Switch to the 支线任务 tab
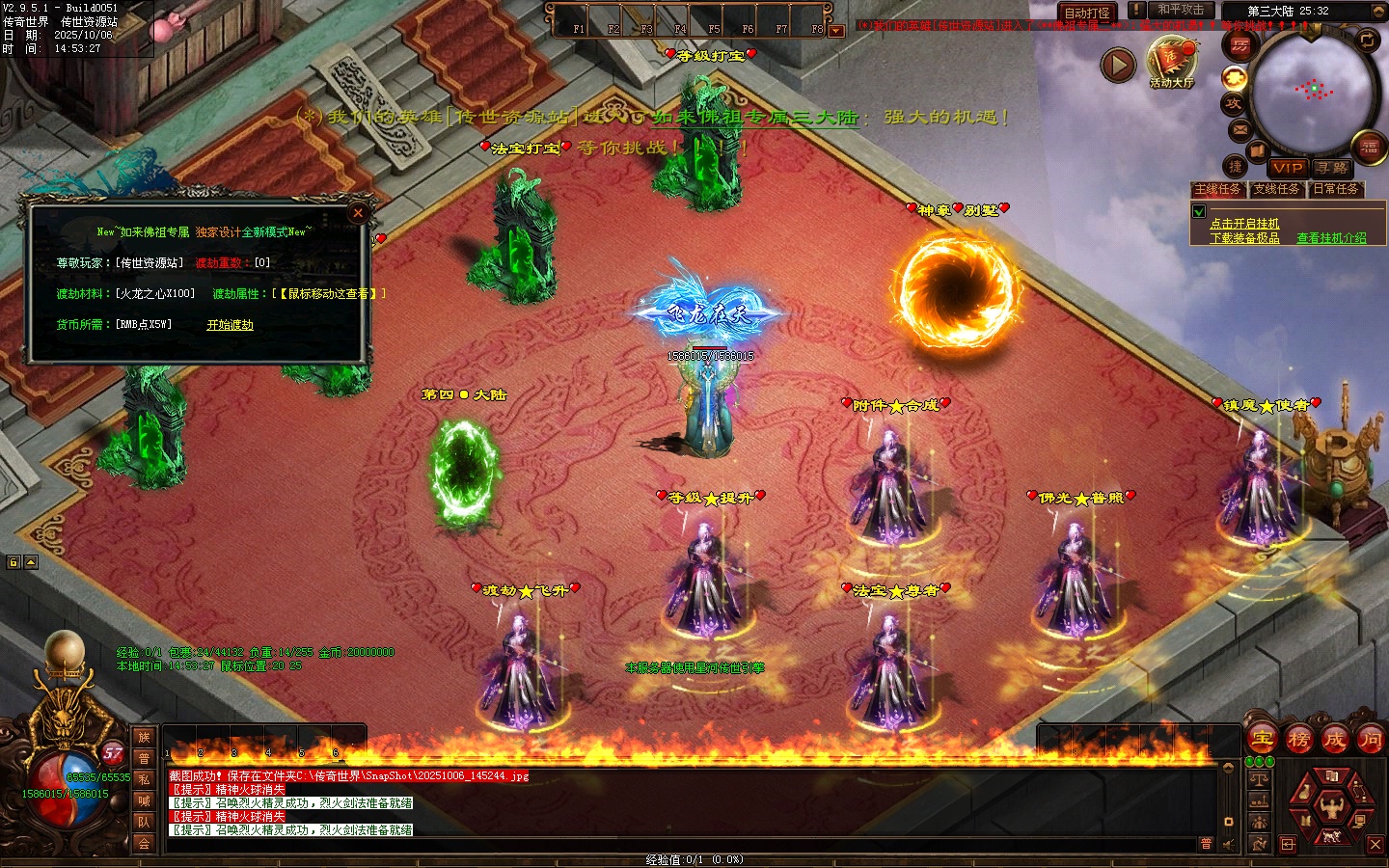1389x868 pixels. (1277, 189)
